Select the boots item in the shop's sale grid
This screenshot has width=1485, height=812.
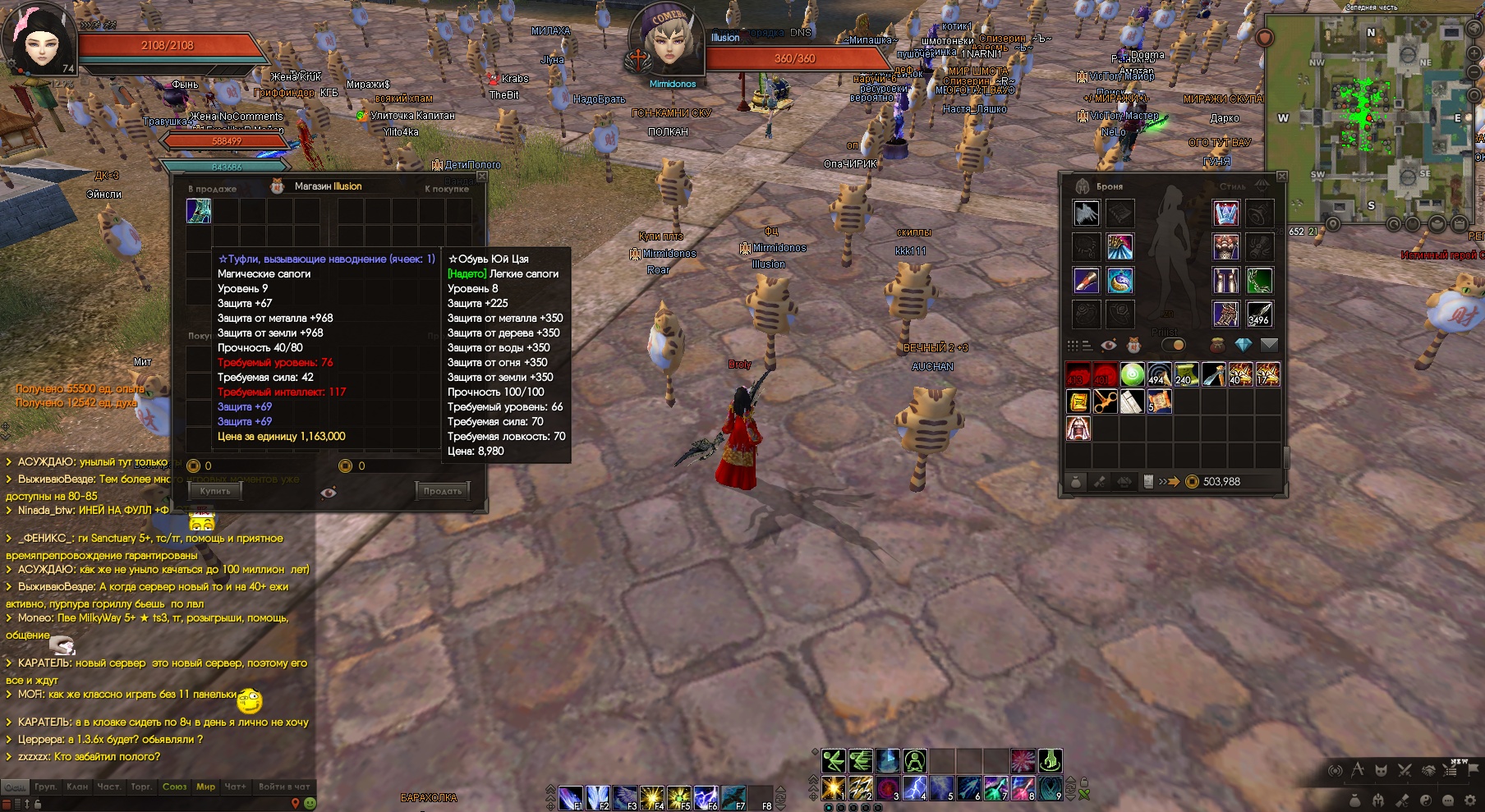(x=199, y=211)
